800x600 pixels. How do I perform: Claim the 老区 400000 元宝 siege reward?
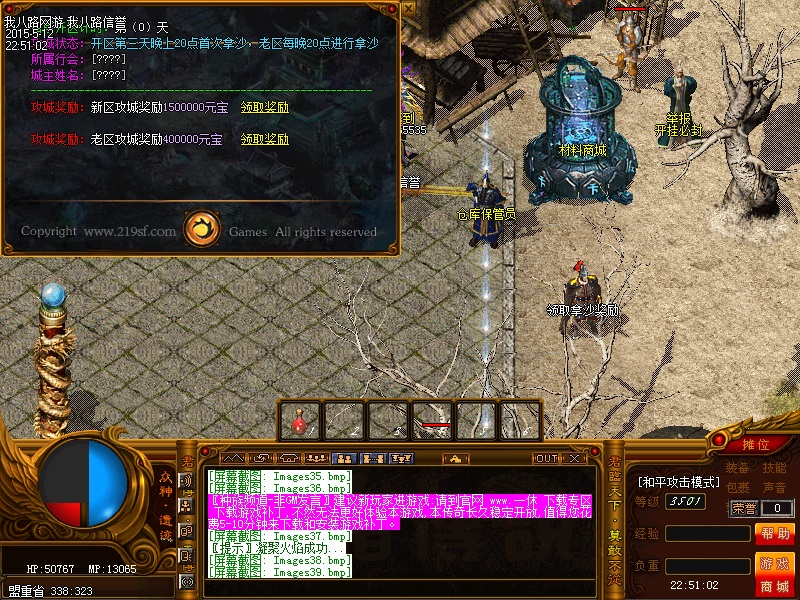[264, 139]
